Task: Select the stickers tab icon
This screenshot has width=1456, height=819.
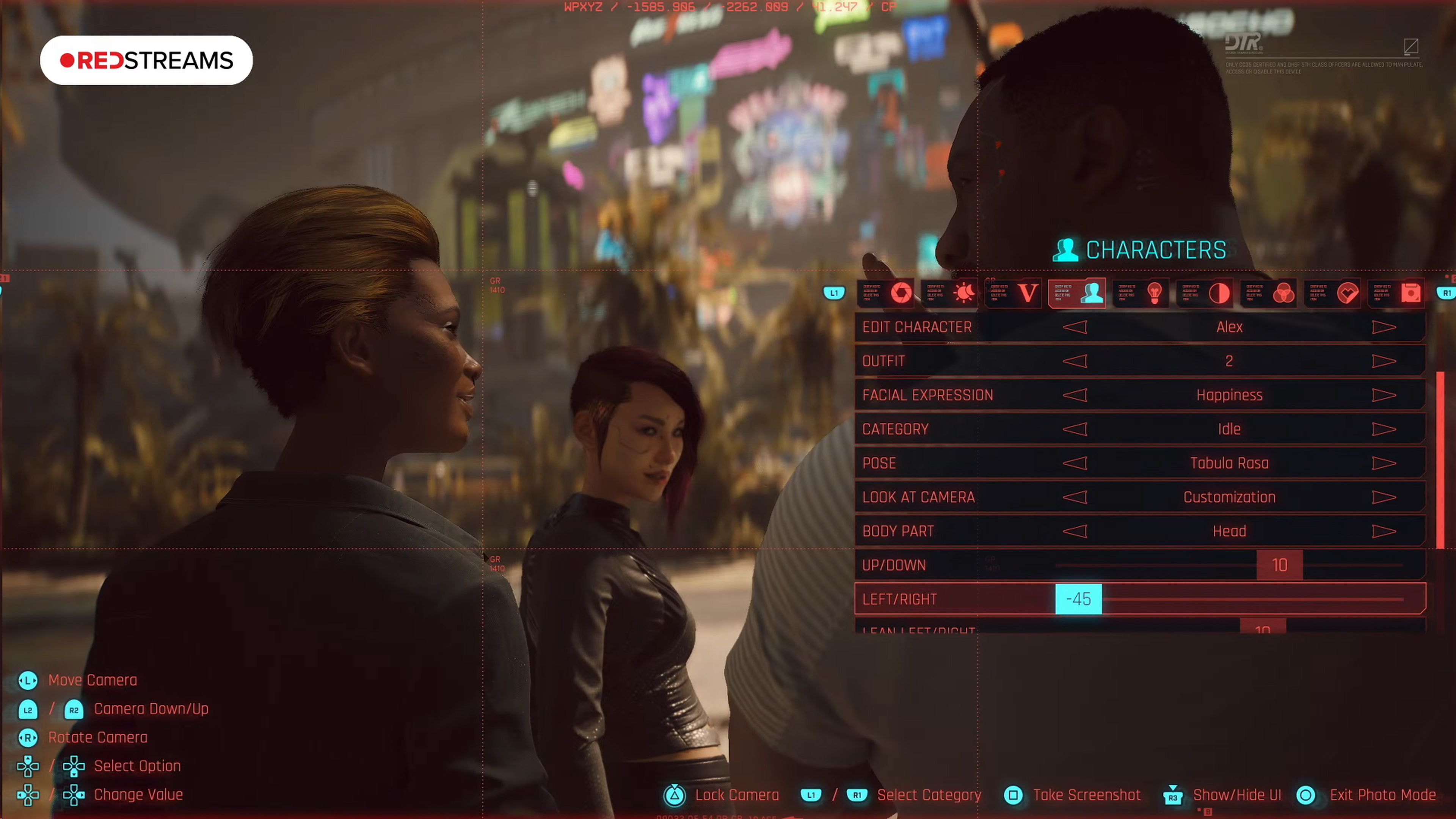Action: tap(1349, 293)
